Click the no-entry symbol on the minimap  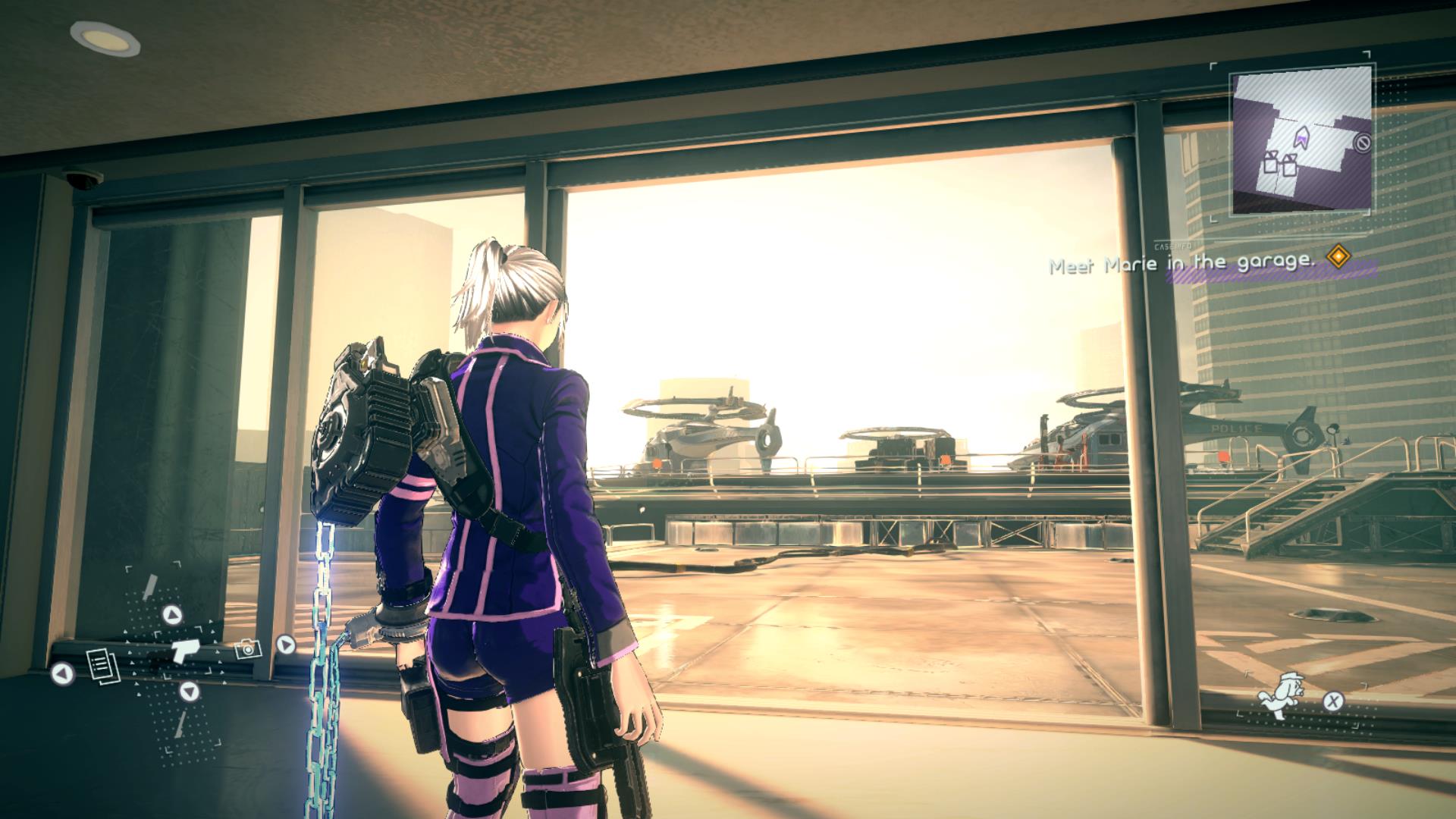[x=1362, y=143]
